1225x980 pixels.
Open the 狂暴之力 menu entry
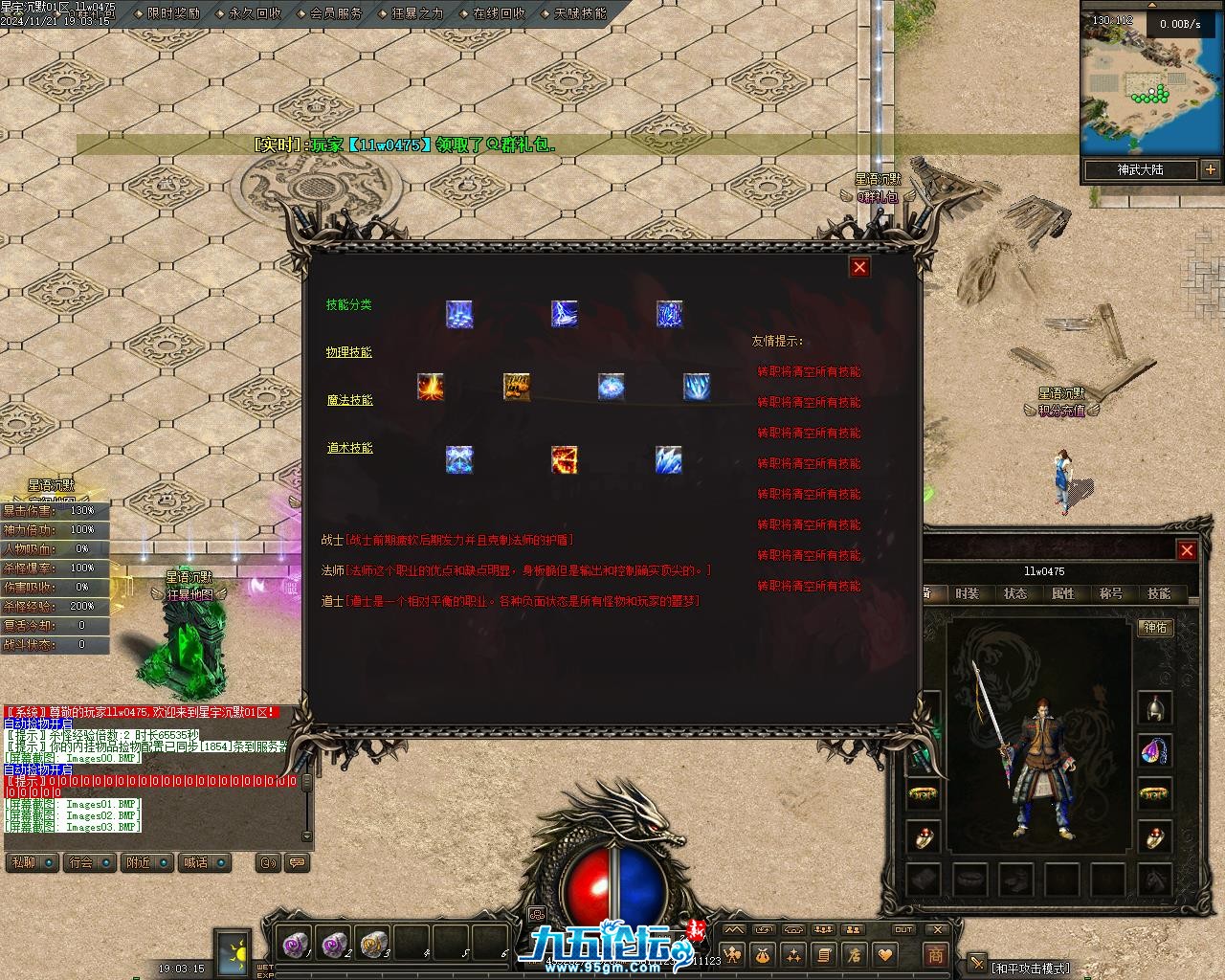[417, 14]
